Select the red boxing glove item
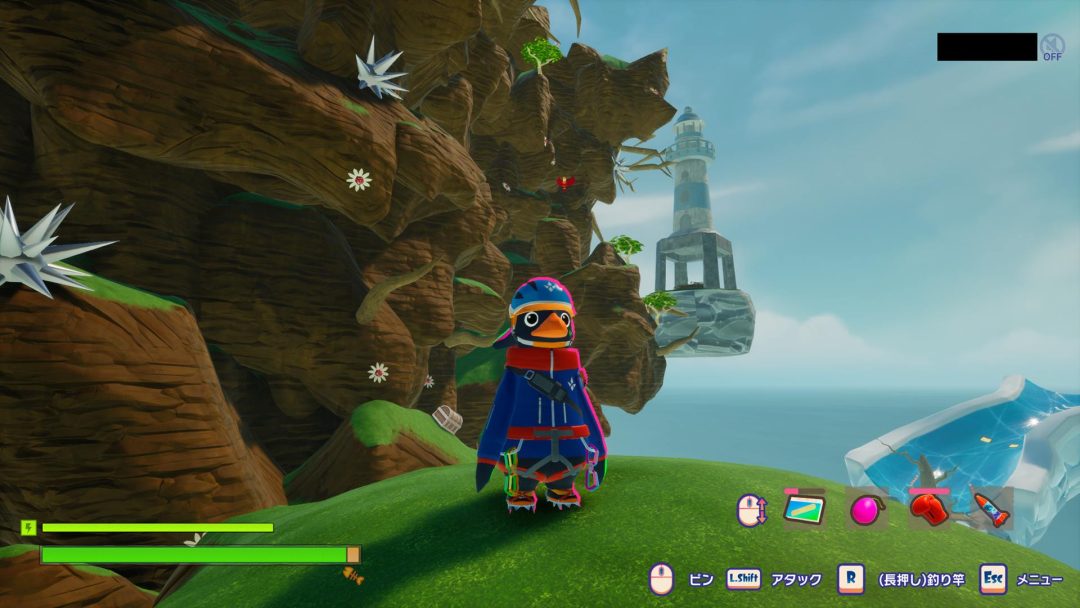This screenshot has height=608, width=1080. [x=929, y=510]
